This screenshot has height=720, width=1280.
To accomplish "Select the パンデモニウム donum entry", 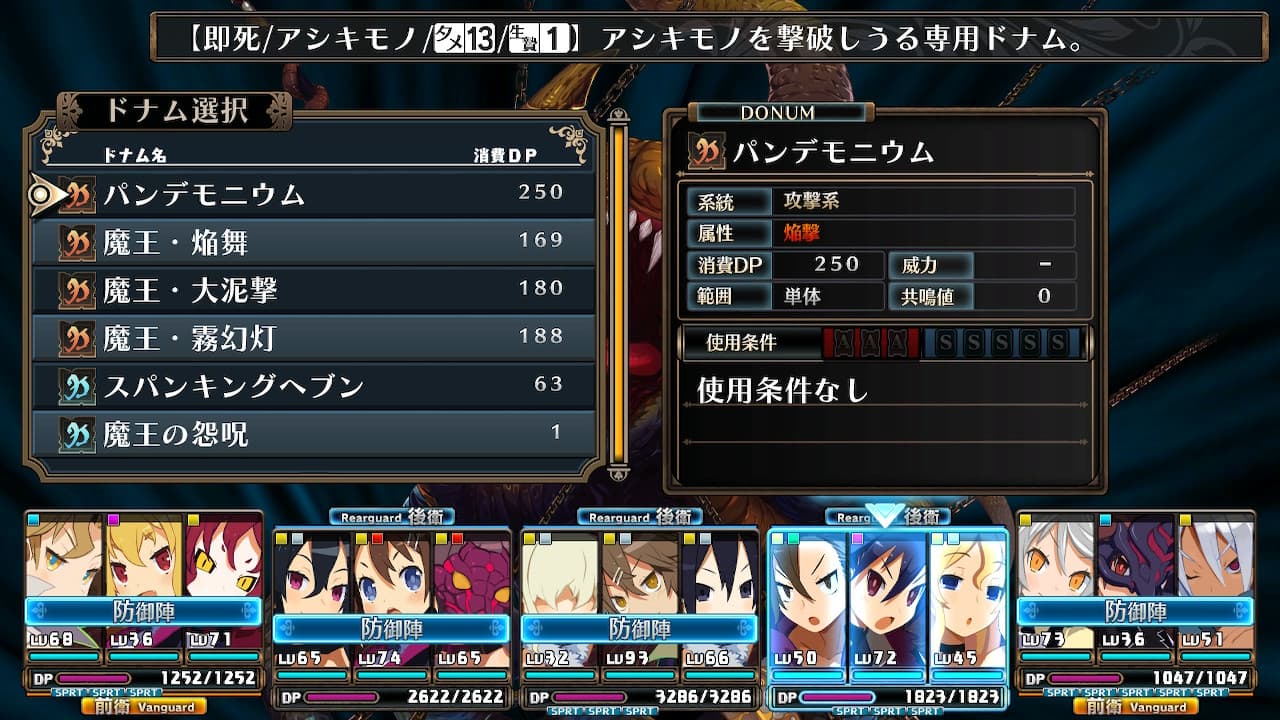I will coord(314,194).
